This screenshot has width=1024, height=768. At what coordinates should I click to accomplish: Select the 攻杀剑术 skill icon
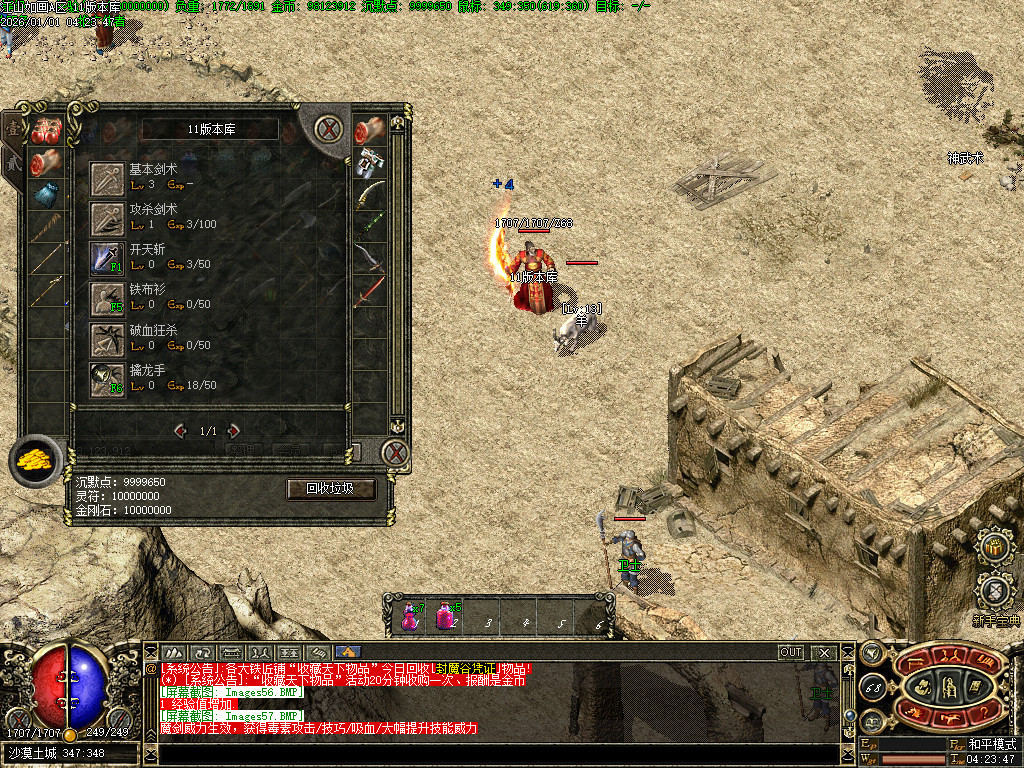click(106, 218)
